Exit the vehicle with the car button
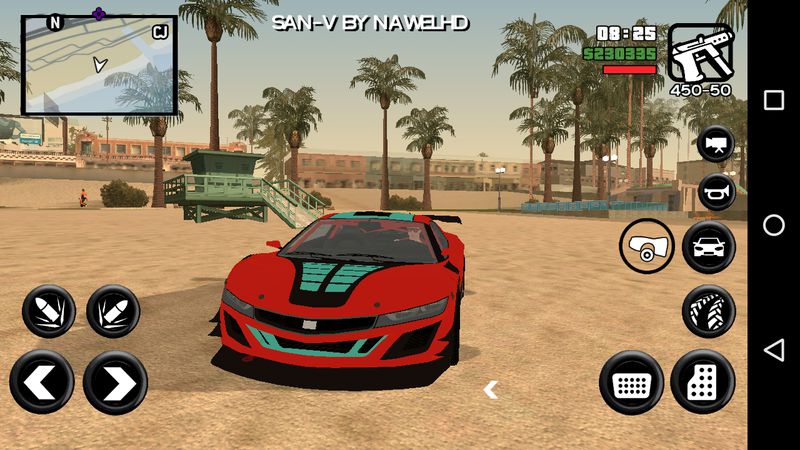Image resolution: width=800 pixels, height=450 pixels. click(708, 246)
